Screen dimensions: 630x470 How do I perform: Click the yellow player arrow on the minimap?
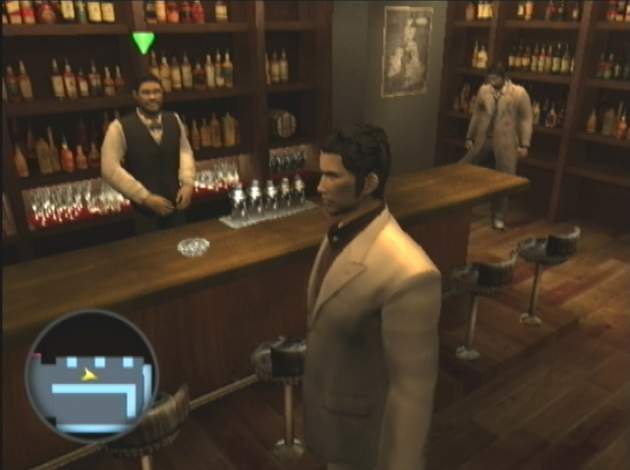(x=90, y=374)
